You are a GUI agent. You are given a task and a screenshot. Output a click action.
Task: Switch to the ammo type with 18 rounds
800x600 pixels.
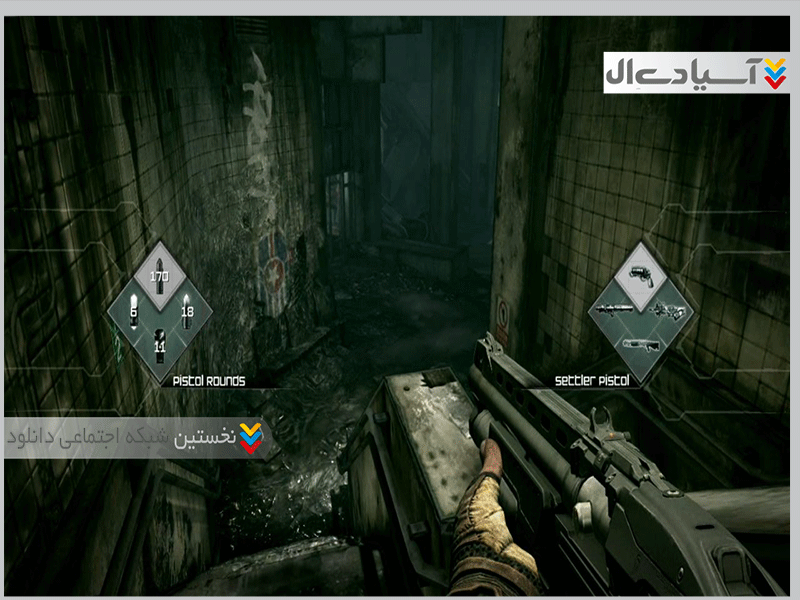(186, 311)
